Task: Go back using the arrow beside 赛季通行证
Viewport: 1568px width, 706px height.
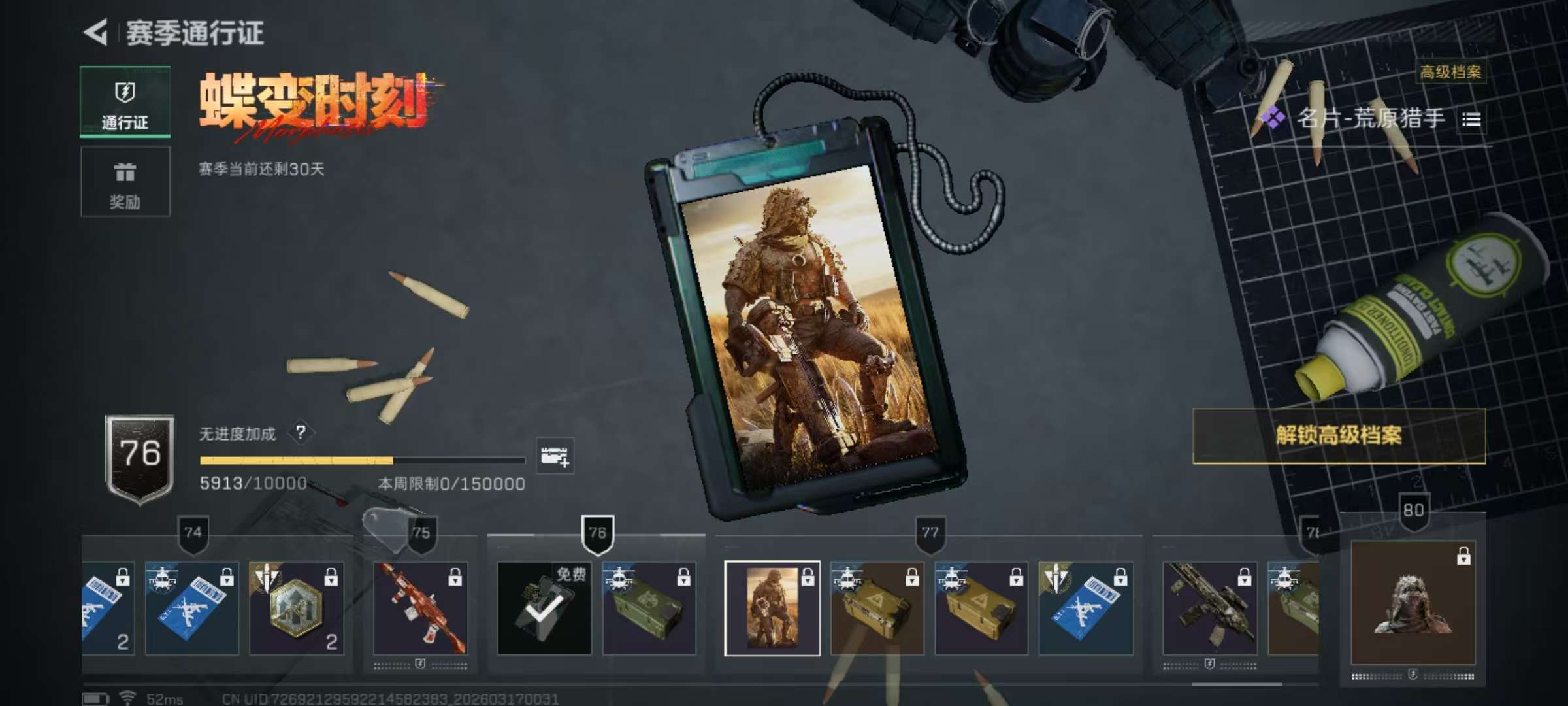Action: click(96, 33)
